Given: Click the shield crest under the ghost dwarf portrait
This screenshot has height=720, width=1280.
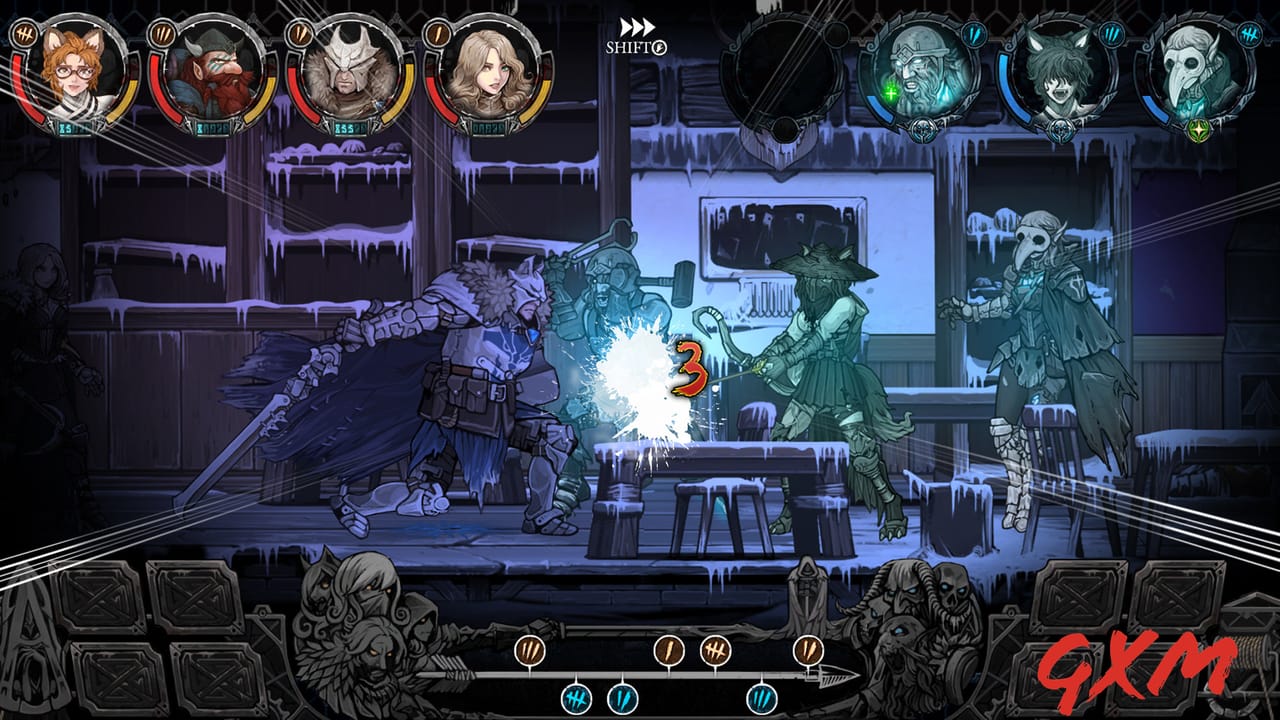Looking at the screenshot, I should 923,128.
